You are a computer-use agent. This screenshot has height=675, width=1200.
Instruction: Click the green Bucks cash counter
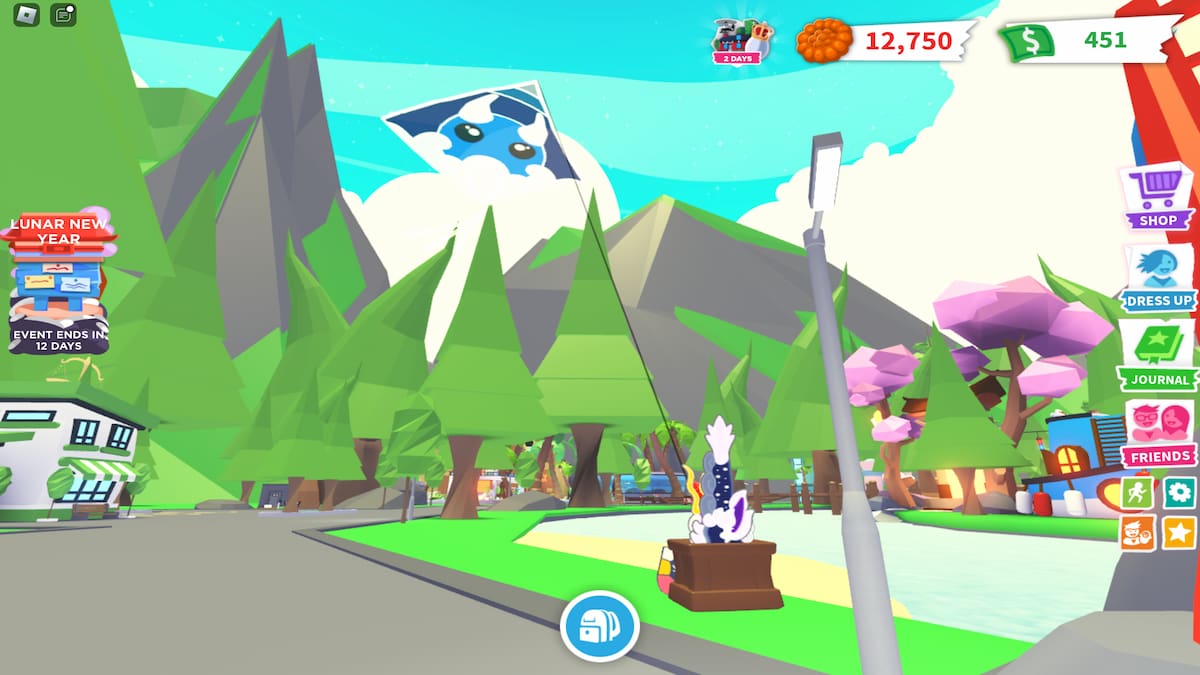click(x=1085, y=41)
